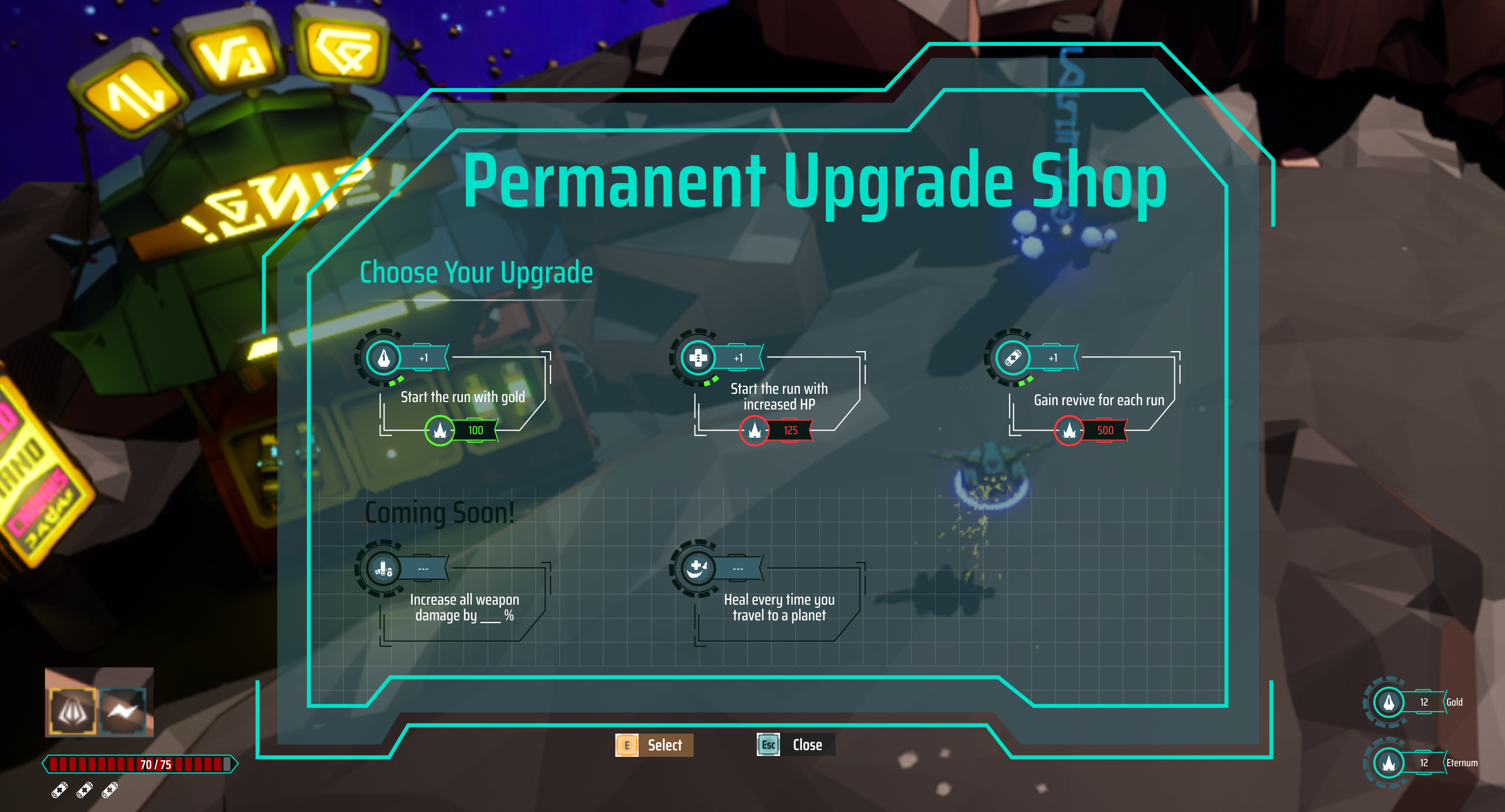This screenshot has width=1505, height=812.
Task: Click the Heal every time you travel upgrade
Action: 779,607
